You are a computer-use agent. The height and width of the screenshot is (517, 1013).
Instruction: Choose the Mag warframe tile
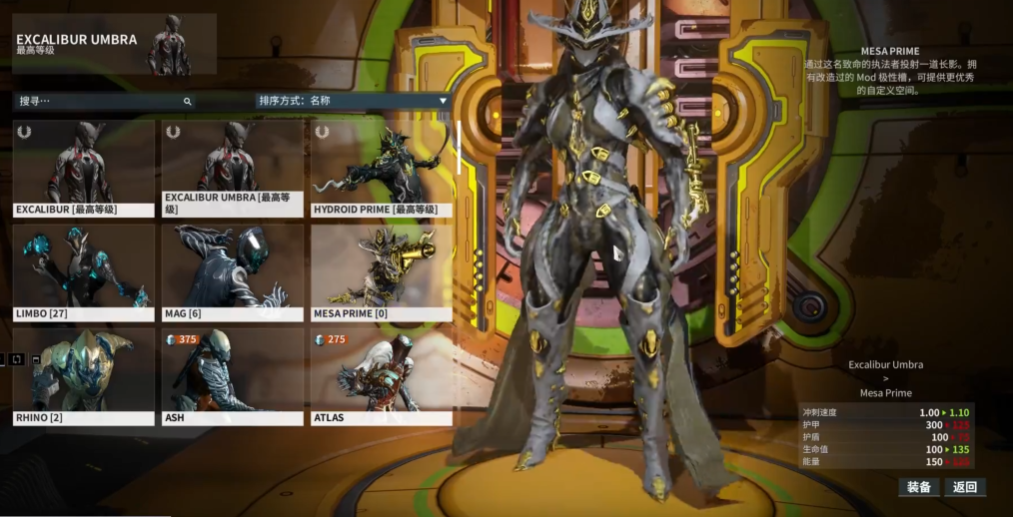pos(232,272)
